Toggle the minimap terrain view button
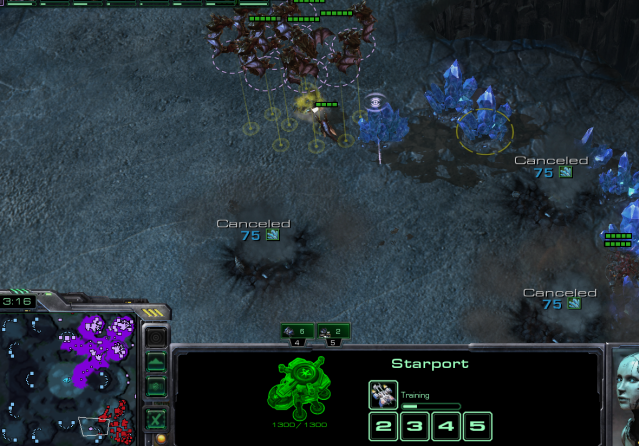The height and width of the screenshot is (446, 639). click(155, 362)
